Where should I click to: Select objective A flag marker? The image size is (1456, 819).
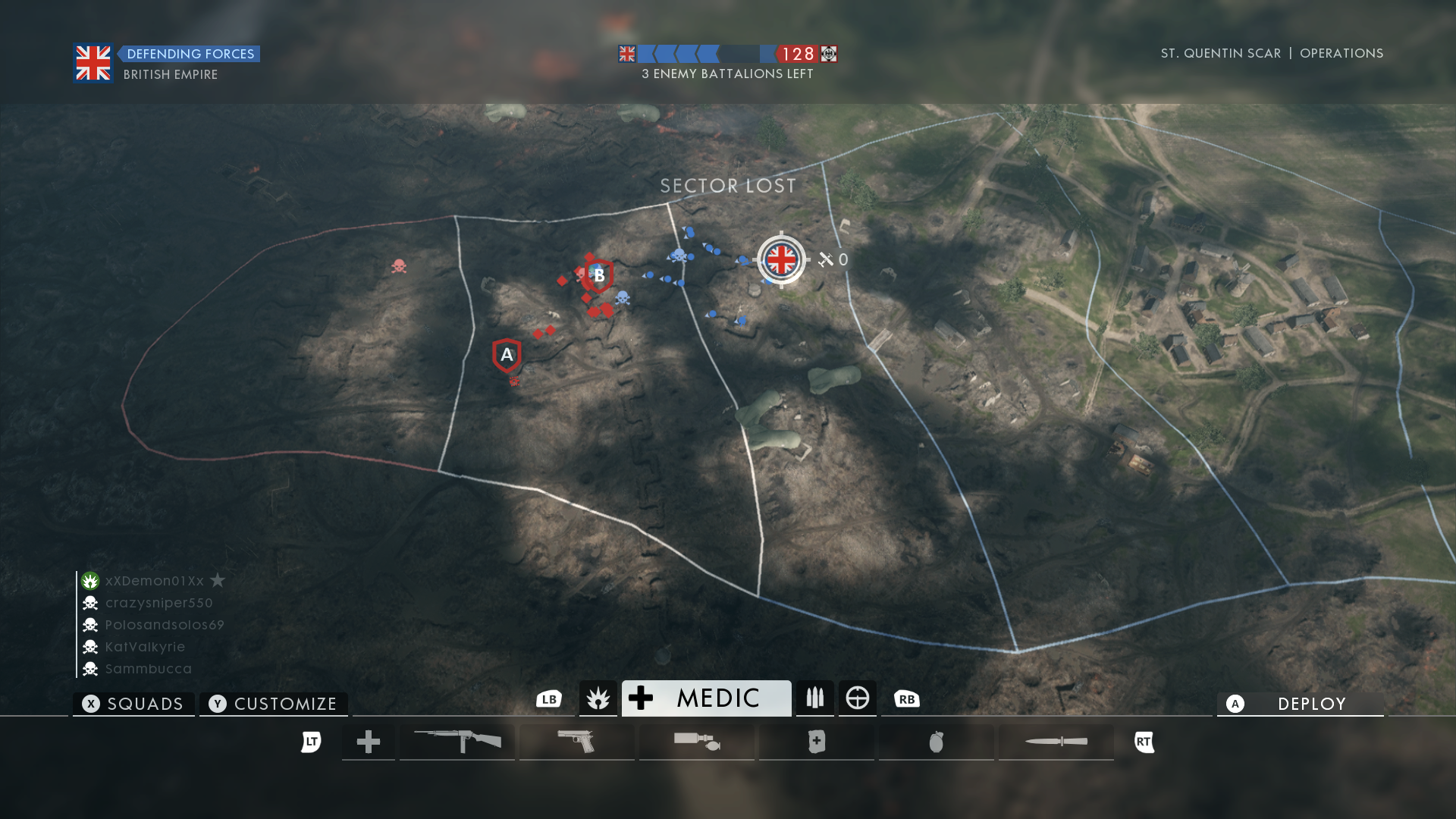click(x=505, y=353)
